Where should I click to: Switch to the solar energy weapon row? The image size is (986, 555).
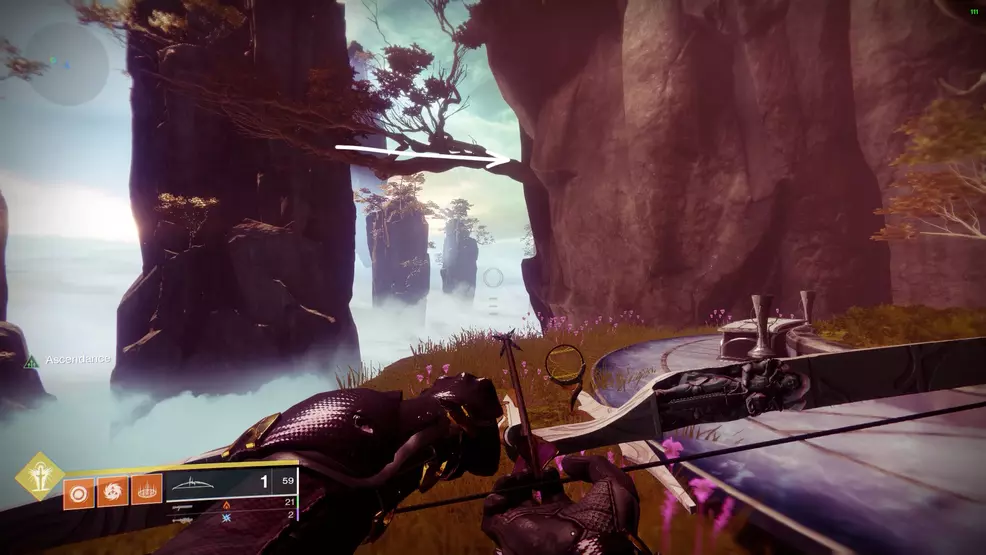pyautogui.click(x=230, y=504)
